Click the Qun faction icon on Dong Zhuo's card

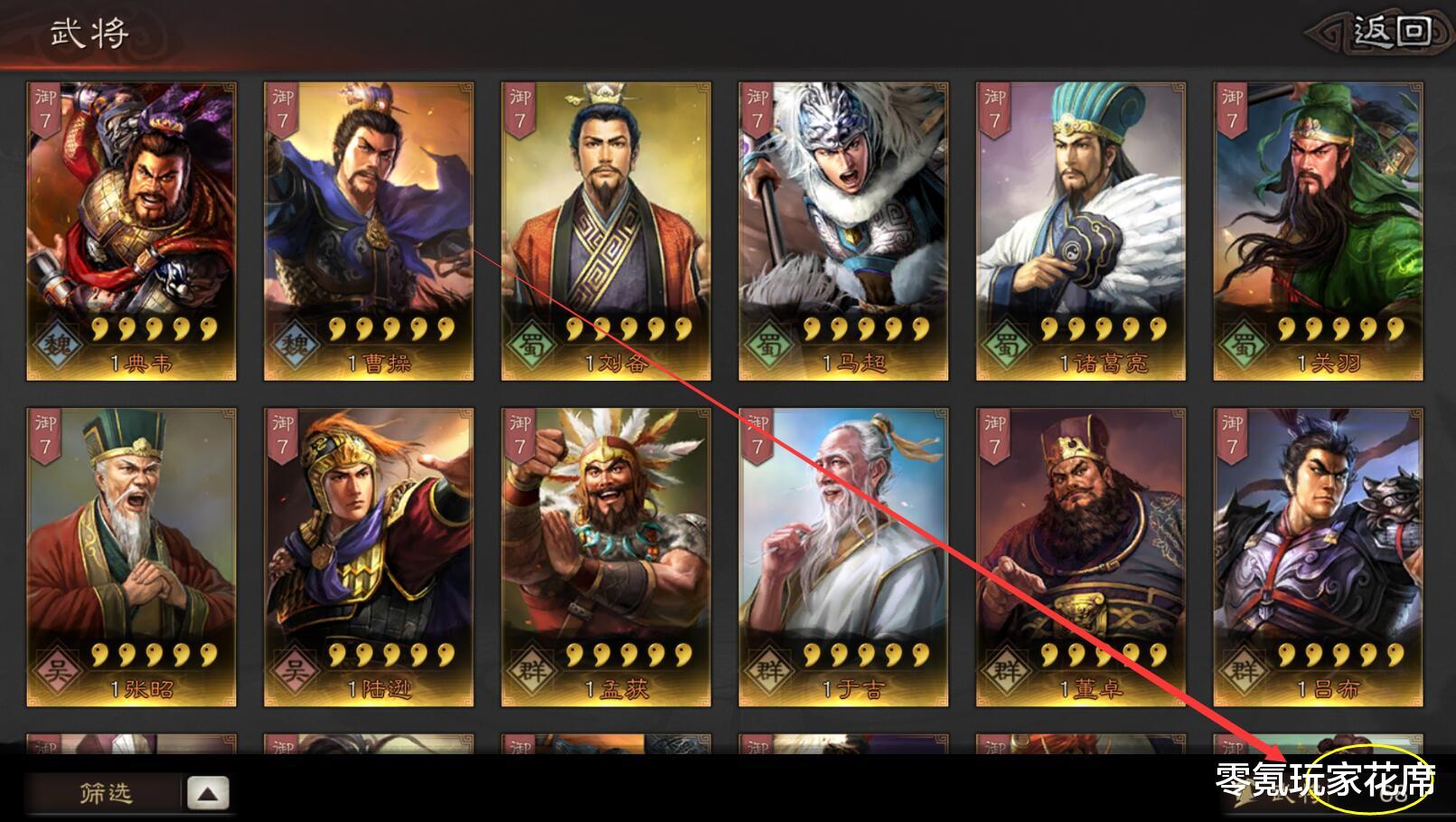[x=1006, y=668]
